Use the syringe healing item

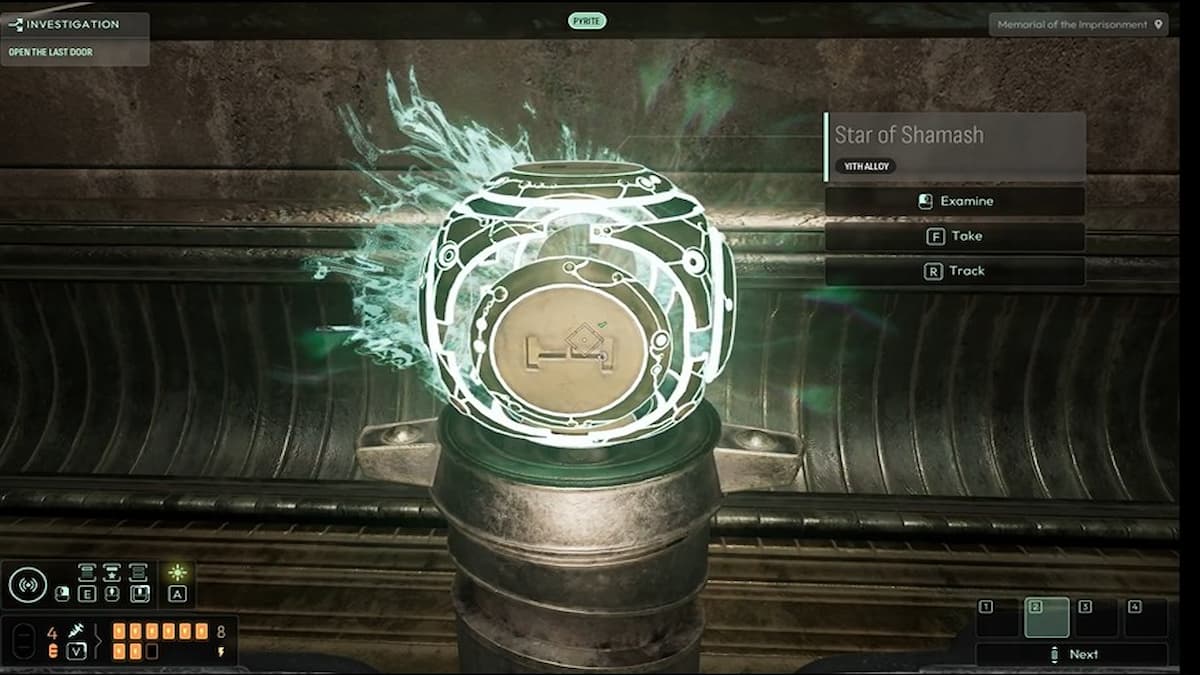pos(76,631)
